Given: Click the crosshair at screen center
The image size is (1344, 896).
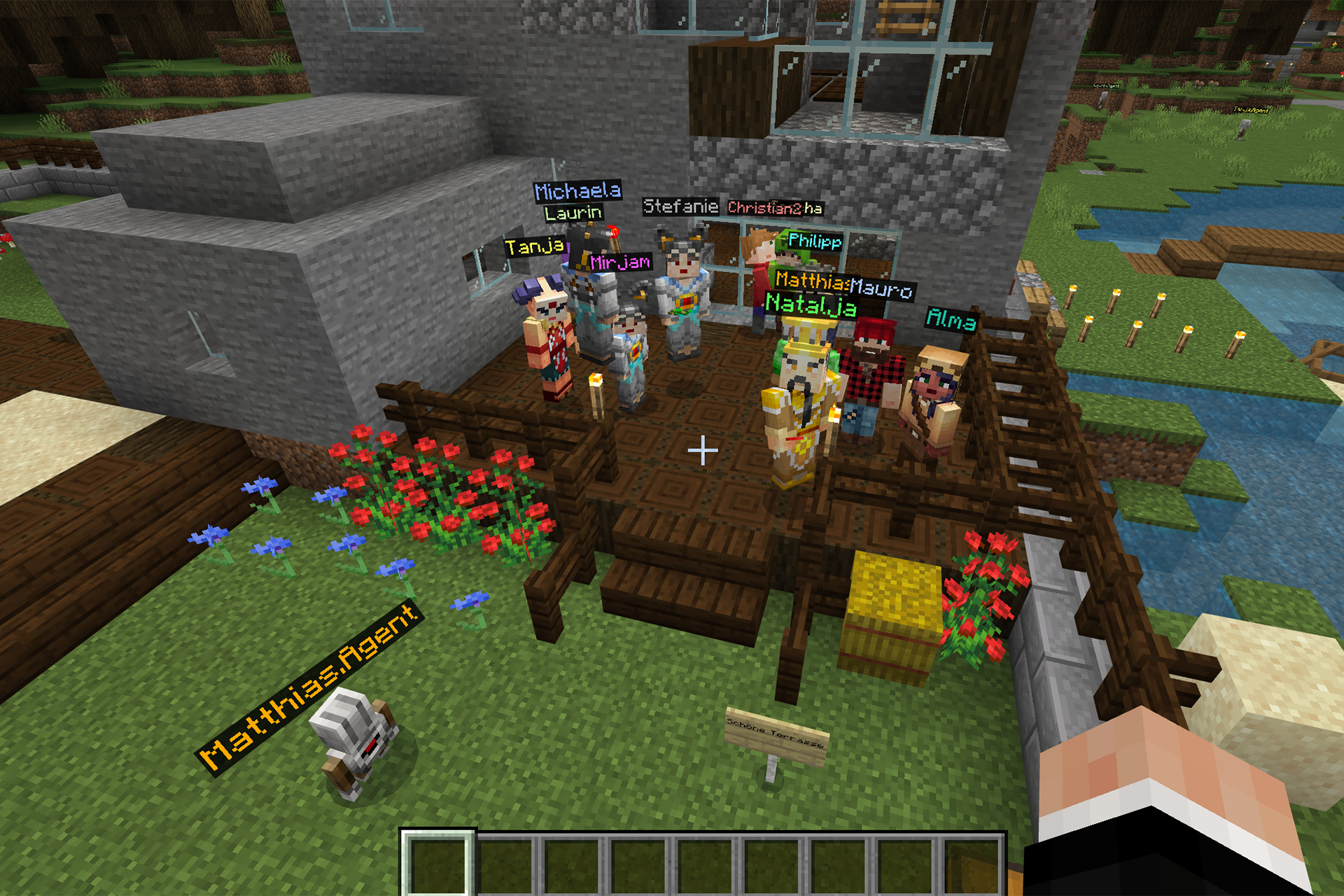Looking at the screenshot, I should [701, 451].
